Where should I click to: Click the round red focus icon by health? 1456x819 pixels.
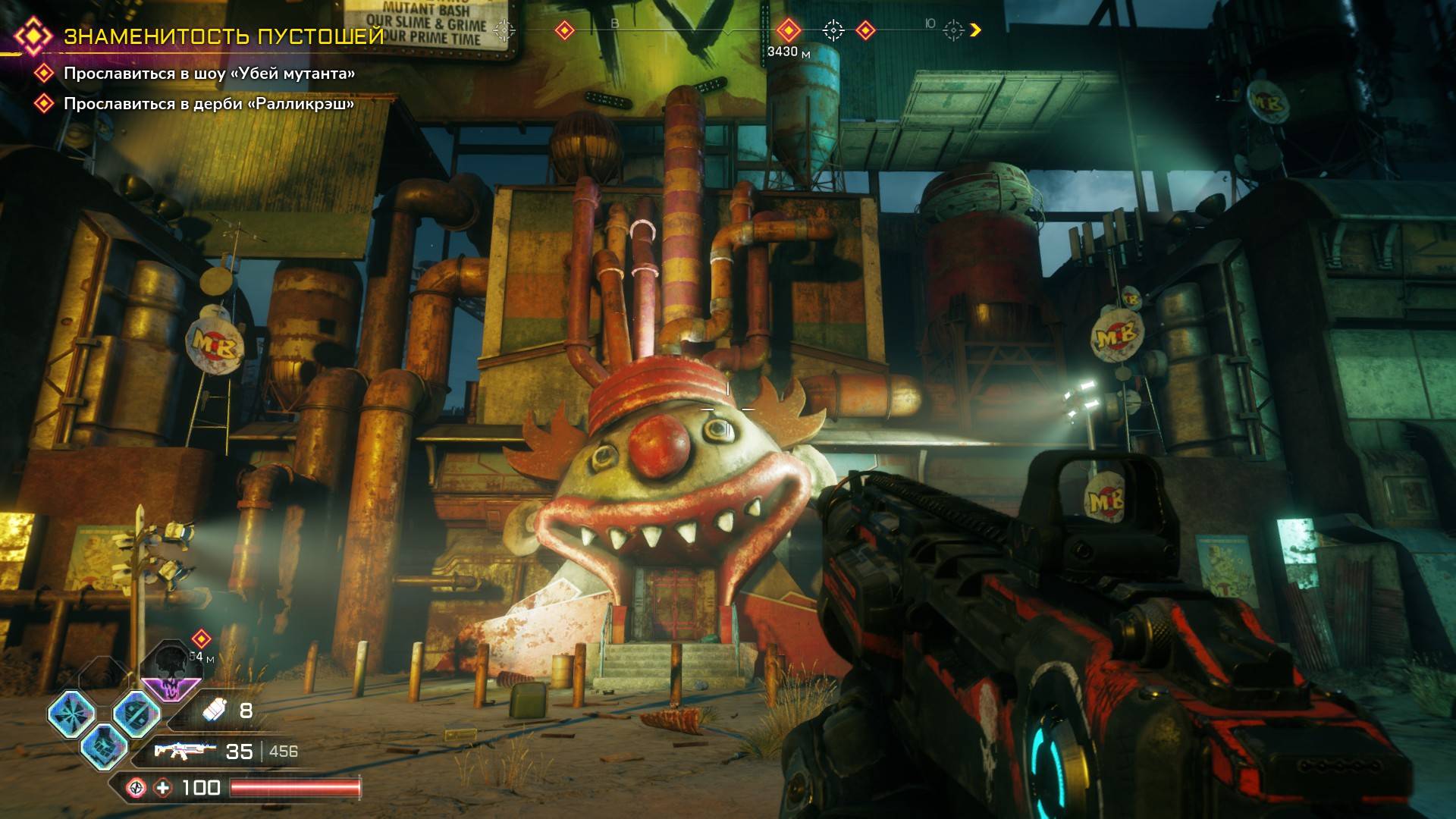pos(136,788)
